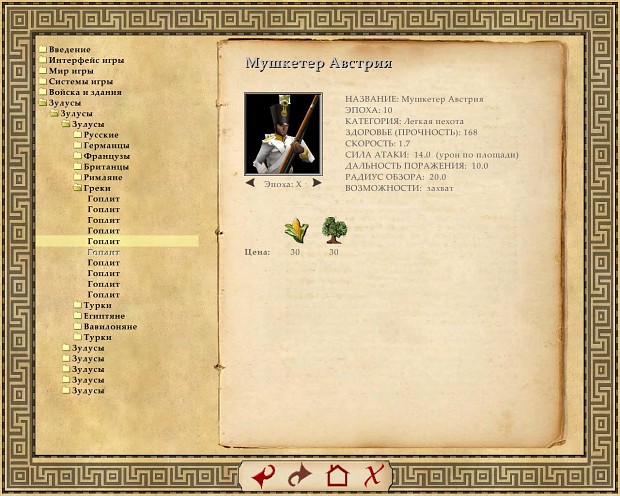Image resolution: width=620 pixels, height=496 pixels.
Task: Choose the Французы folder
Action: pyautogui.click(x=106, y=156)
